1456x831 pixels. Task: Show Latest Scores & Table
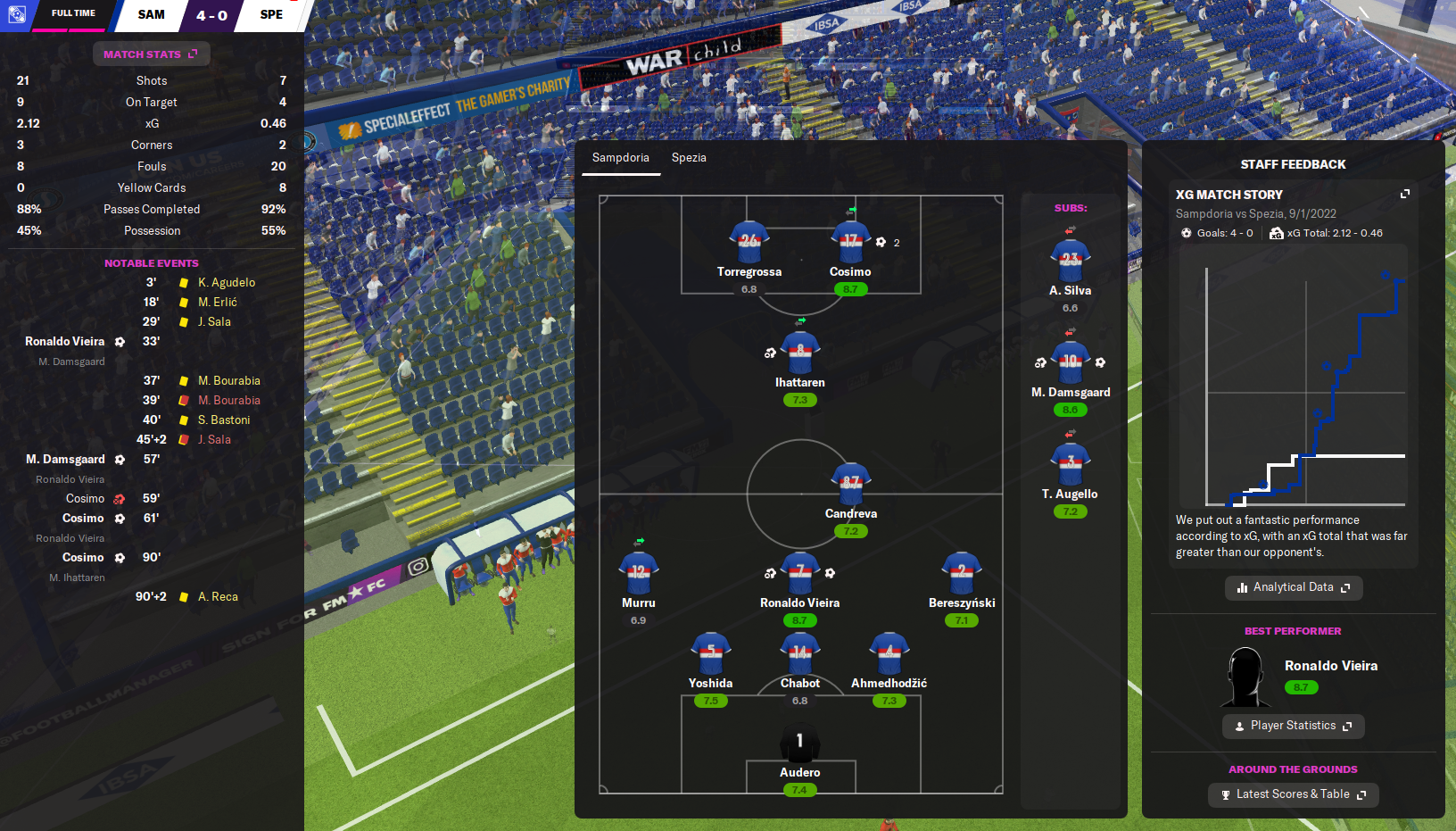[1293, 794]
